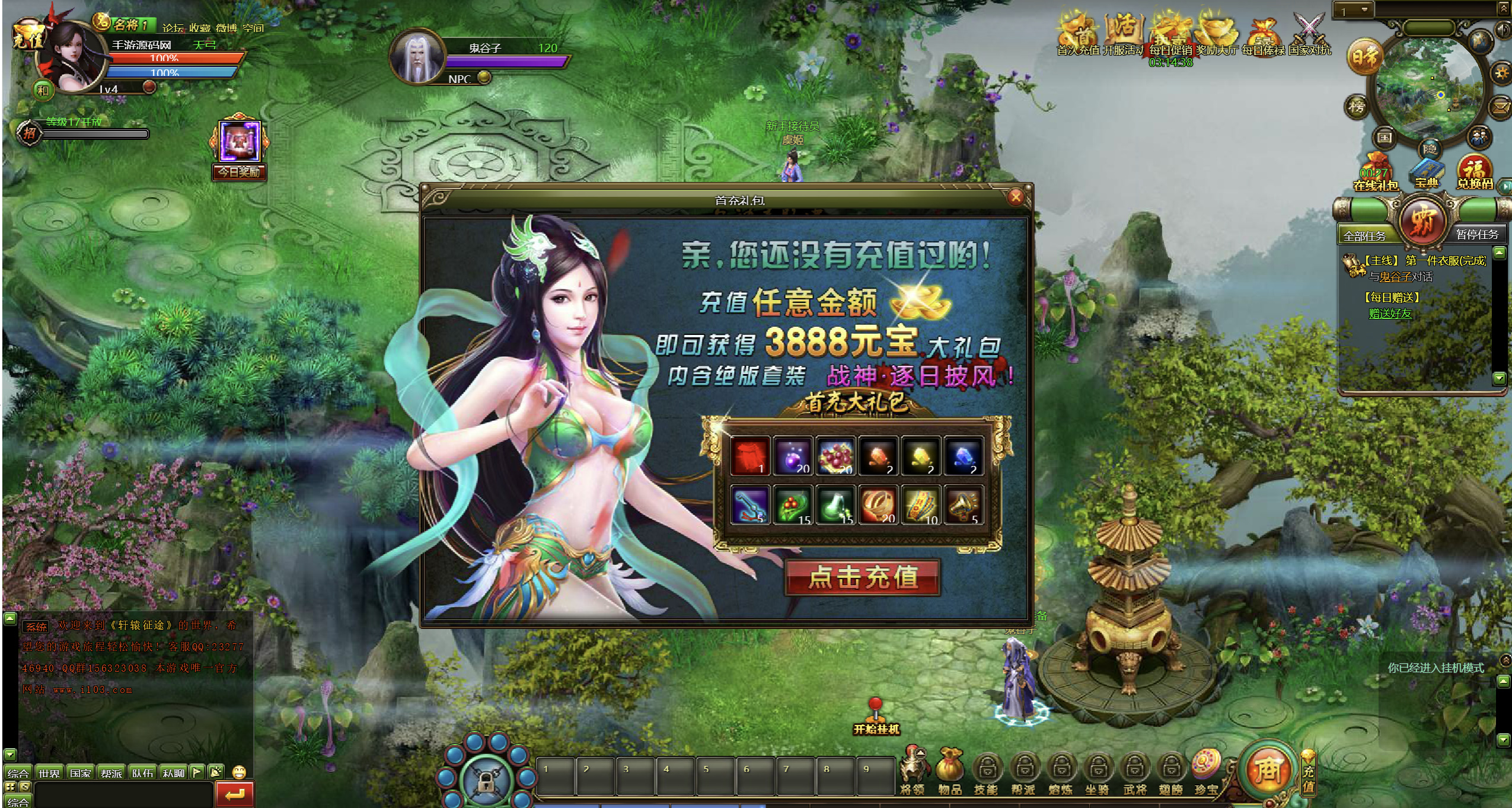Click the red 点击充值 recharge button
Image resolution: width=1512 pixels, height=808 pixels.
pos(863,577)
